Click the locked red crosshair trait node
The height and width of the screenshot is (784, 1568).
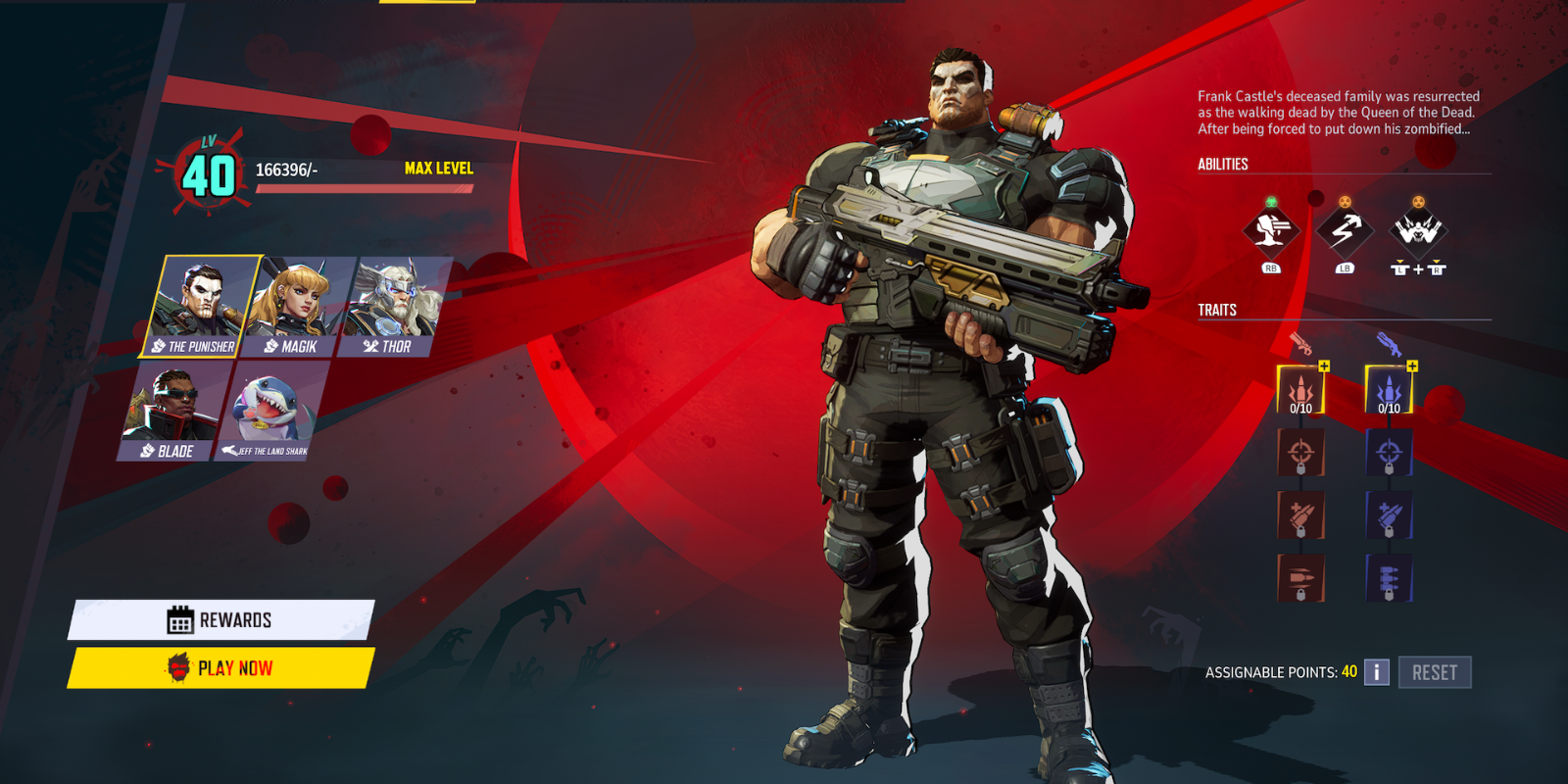click(1300, 453)
